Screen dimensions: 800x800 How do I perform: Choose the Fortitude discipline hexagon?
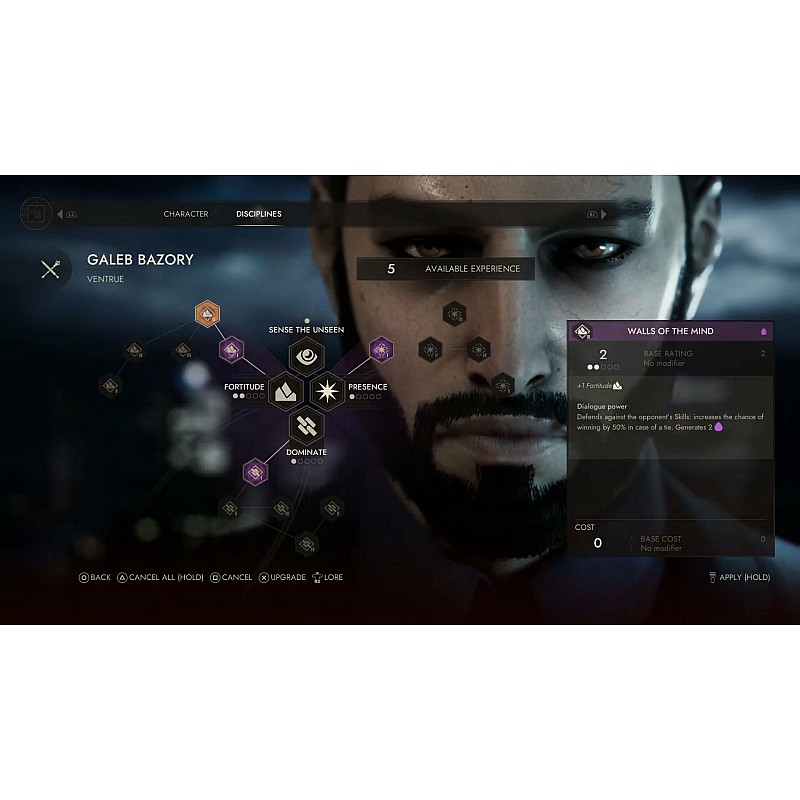point(283,388)
